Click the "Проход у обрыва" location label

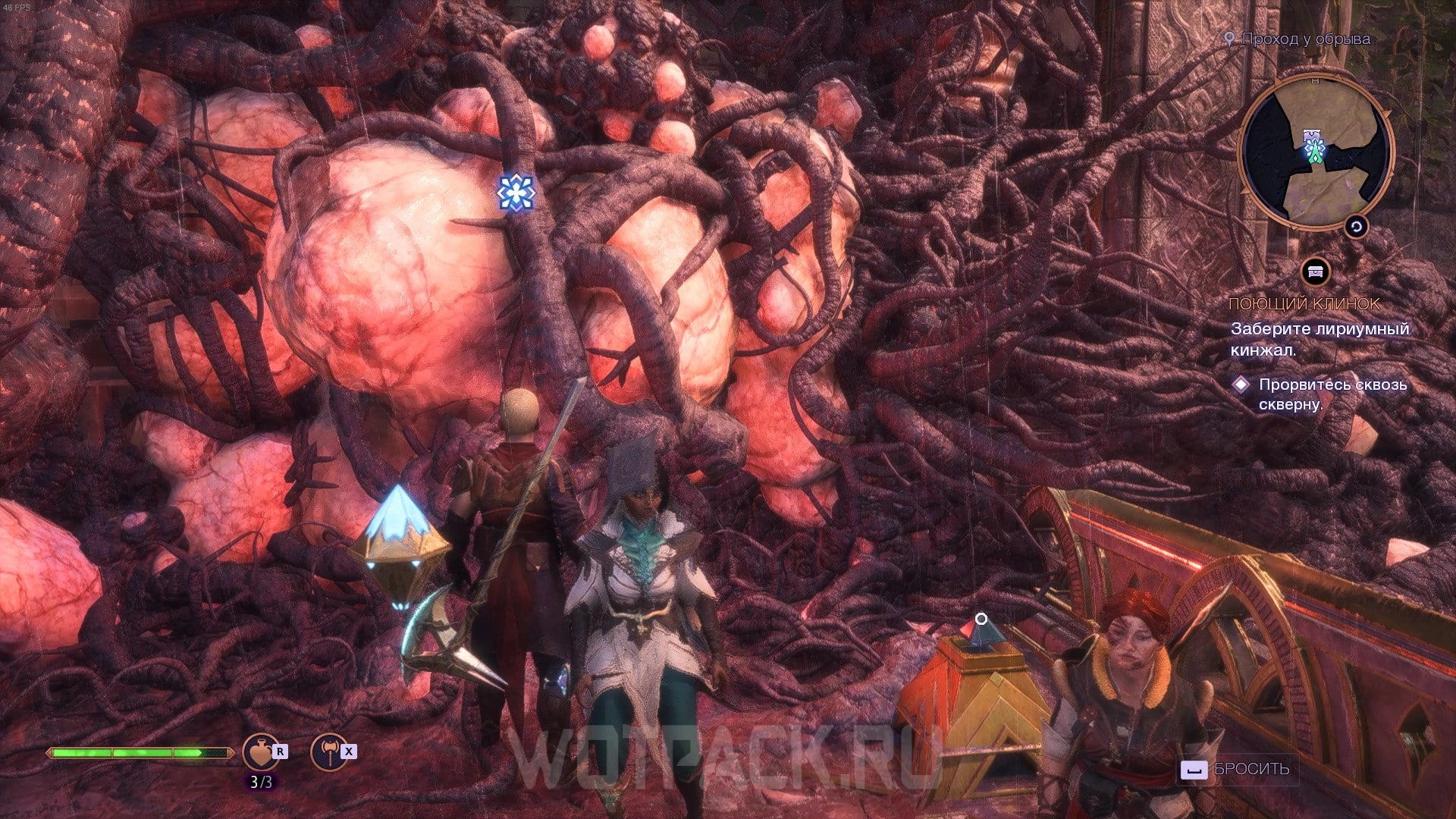click(x=1305, y=39)
